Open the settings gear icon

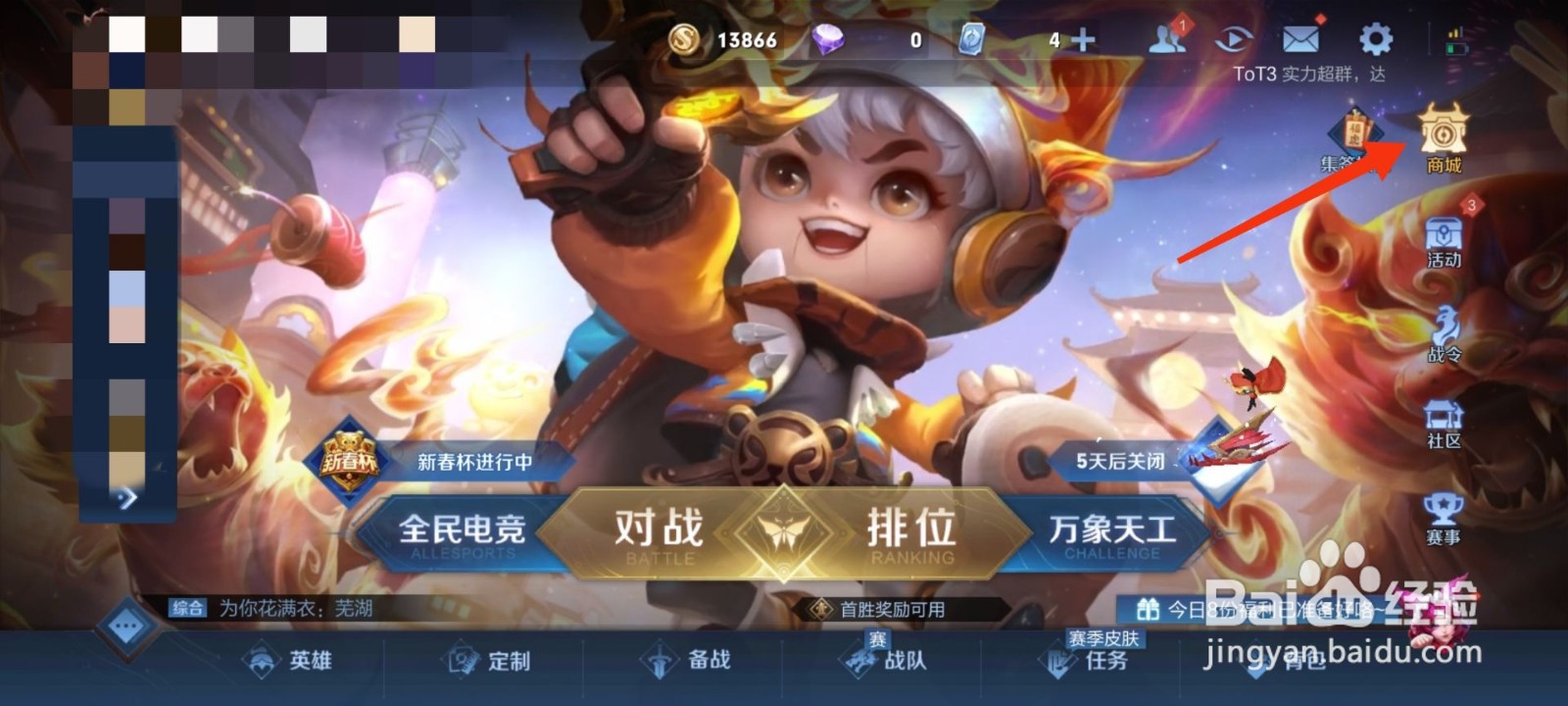pyautogui.click(x=1373, y=39)
